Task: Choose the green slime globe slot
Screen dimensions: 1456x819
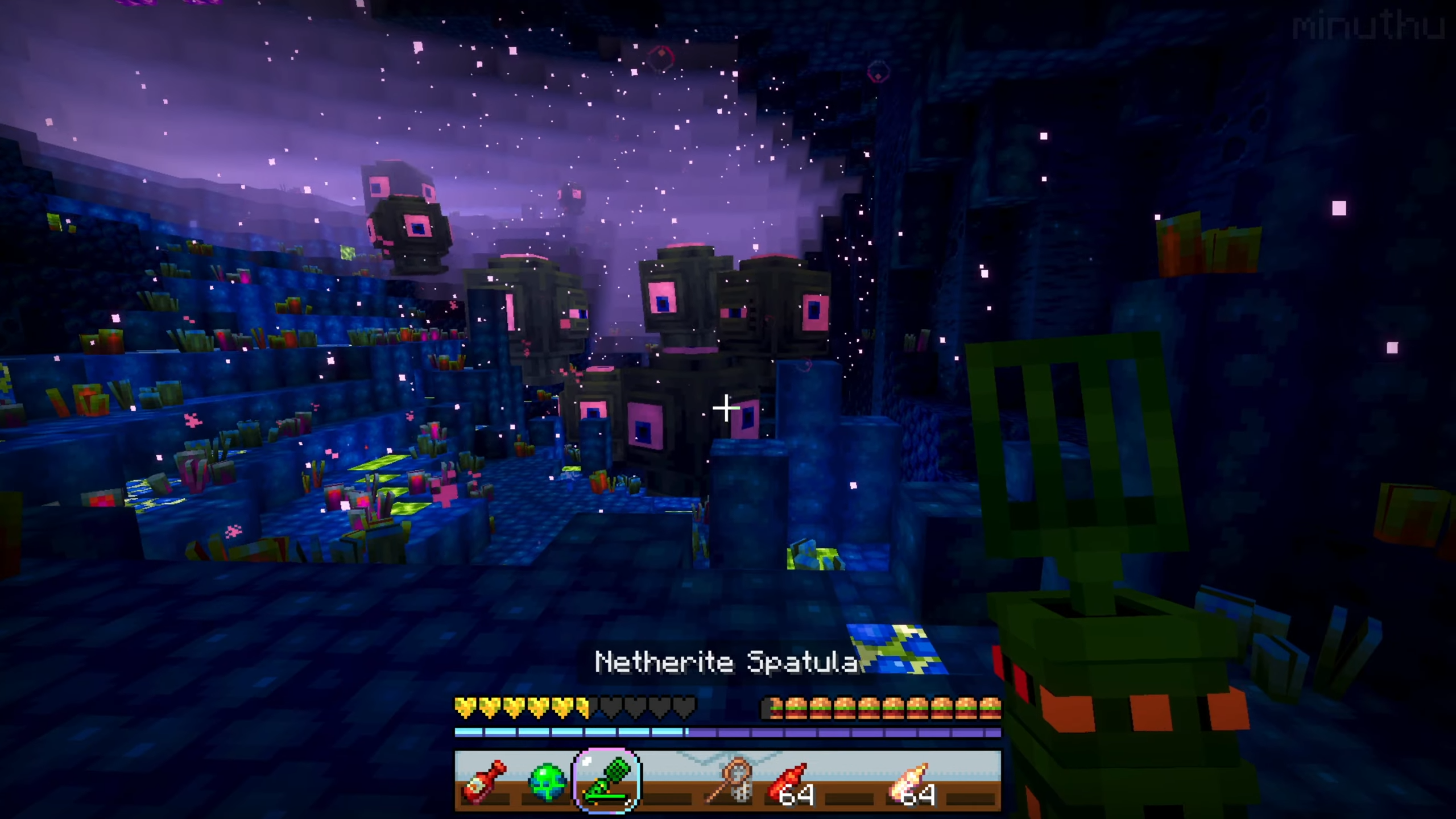Action: (547, 781)
